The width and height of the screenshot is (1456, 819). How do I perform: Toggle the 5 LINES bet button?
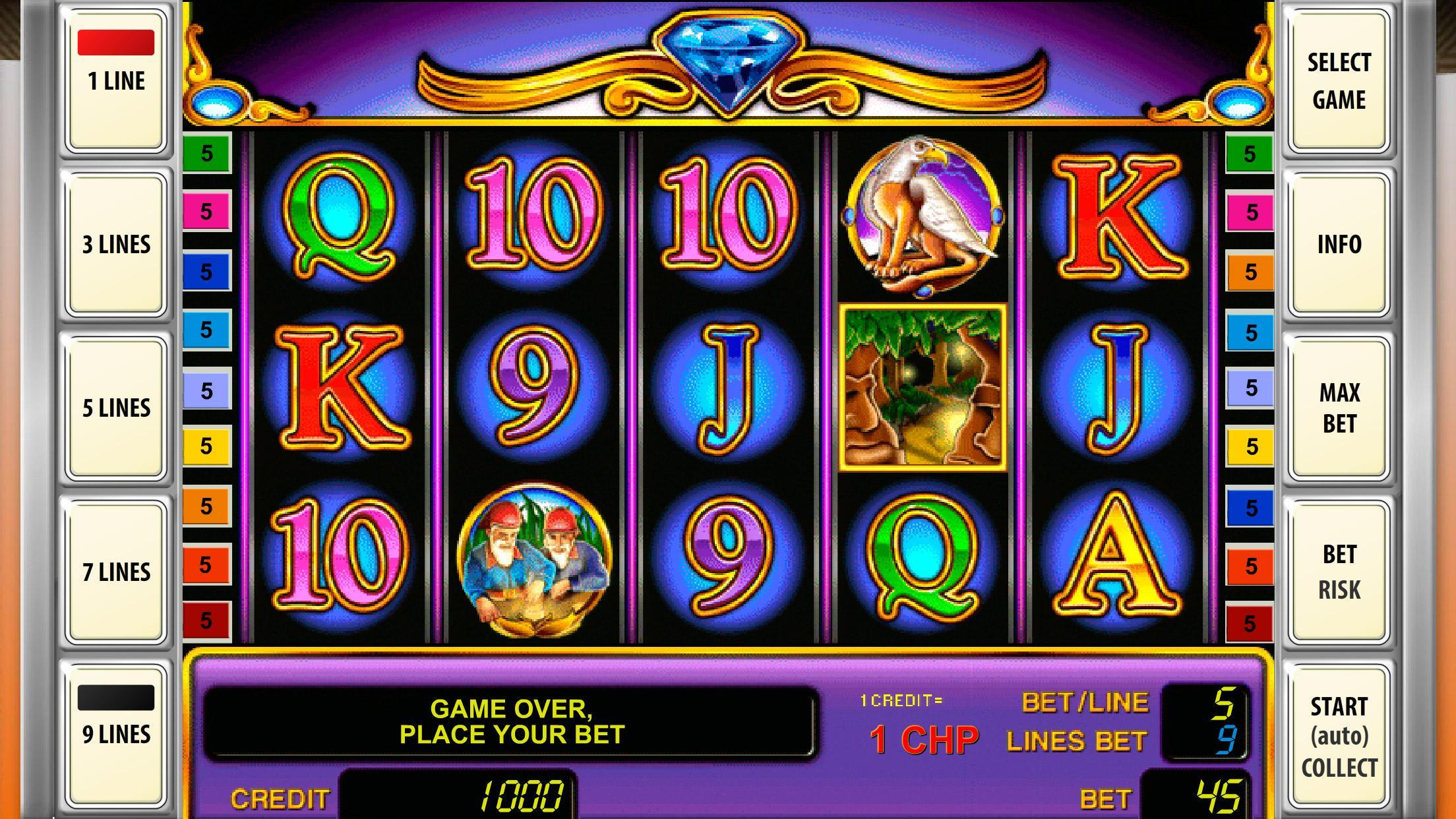click(116, 408)
